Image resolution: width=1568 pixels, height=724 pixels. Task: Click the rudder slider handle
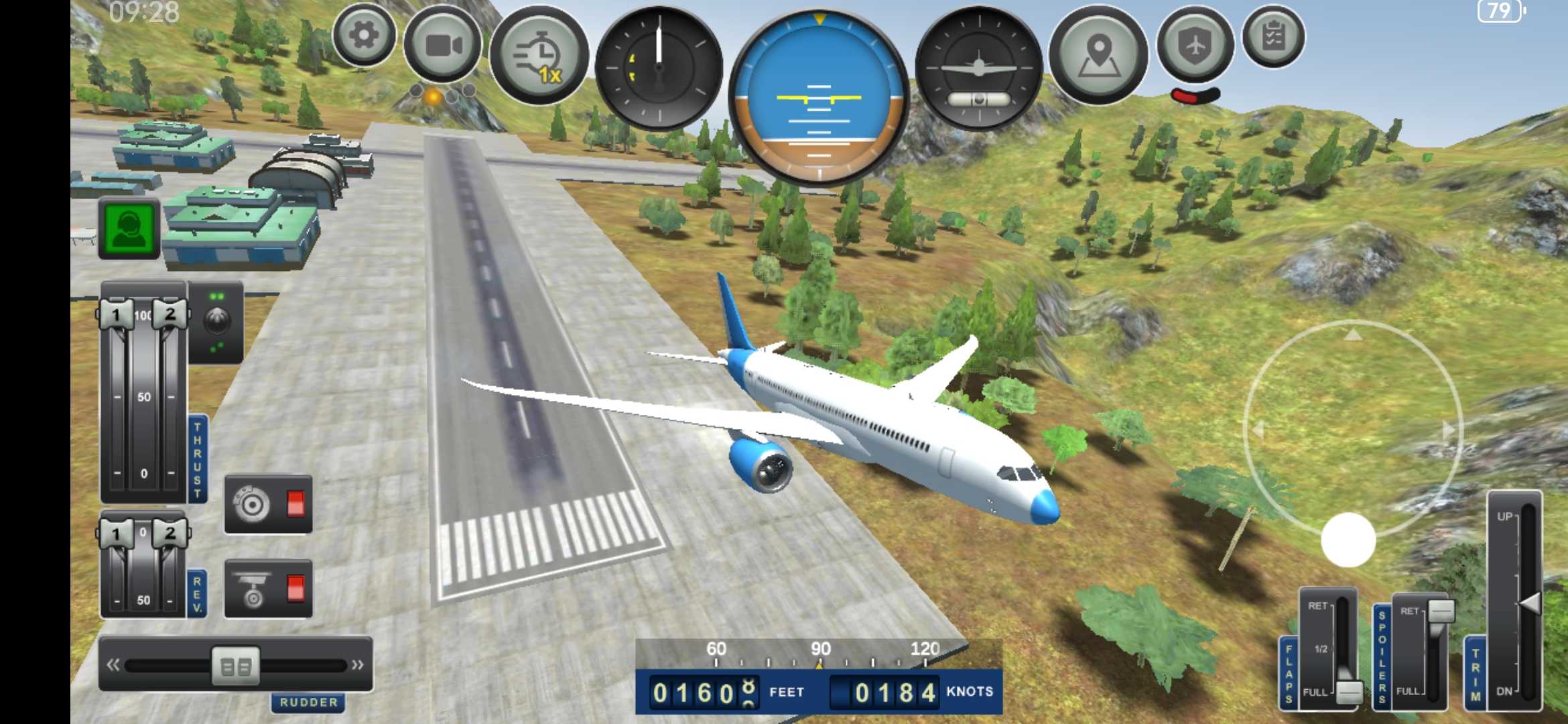(x=236, y=666)
